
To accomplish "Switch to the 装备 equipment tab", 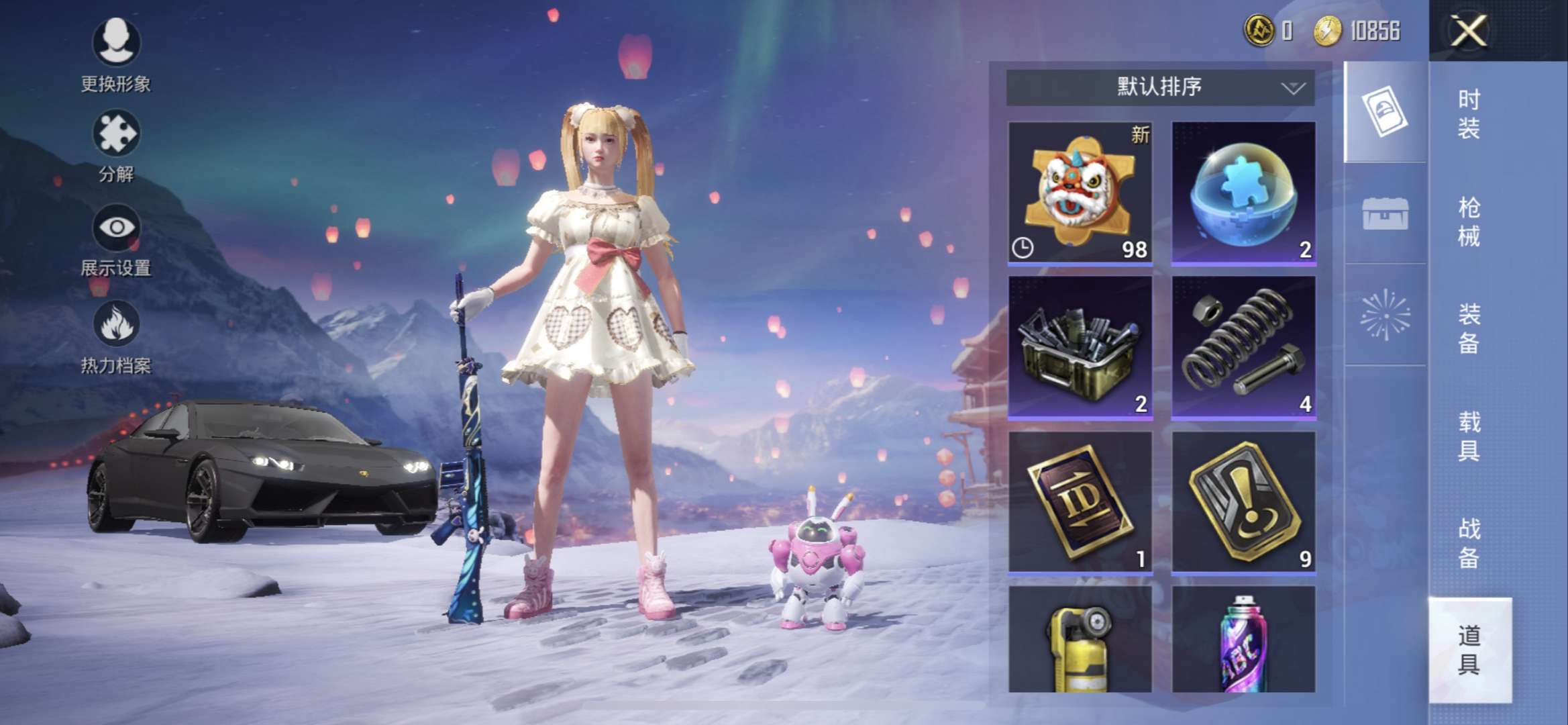I will (1469, 329).
